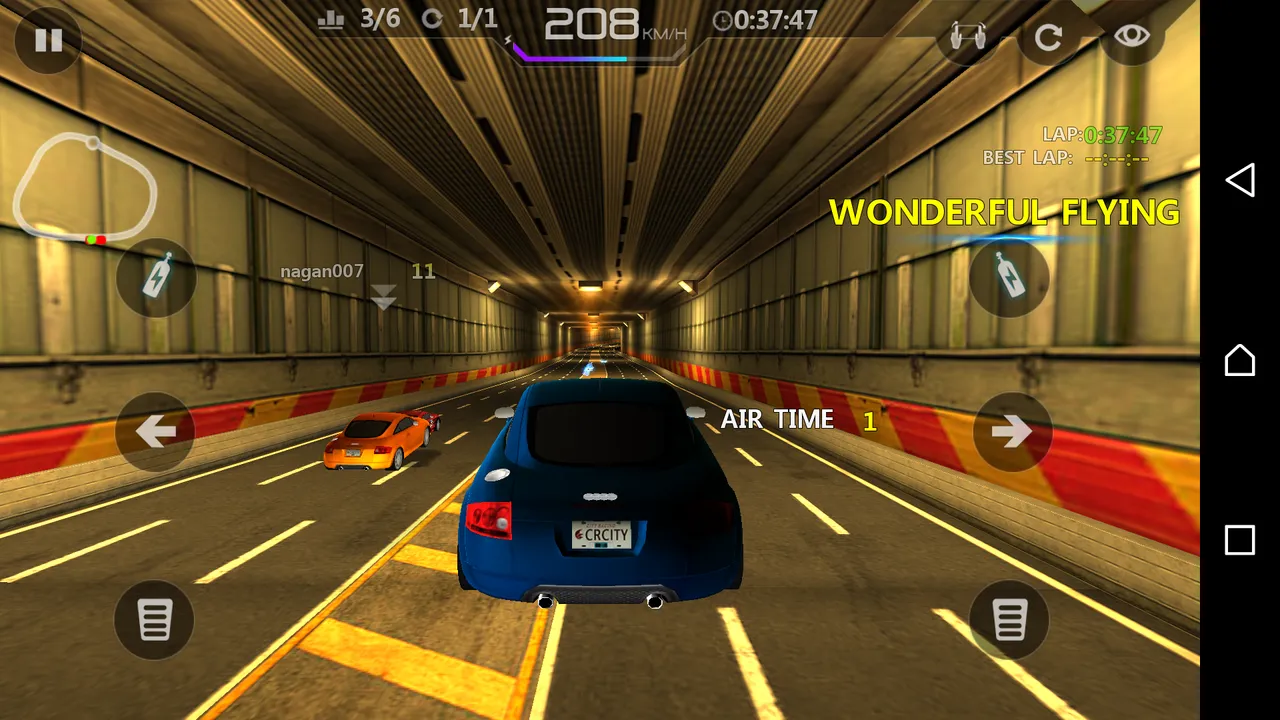Steer left with the left arrow button

coord(155,431)
